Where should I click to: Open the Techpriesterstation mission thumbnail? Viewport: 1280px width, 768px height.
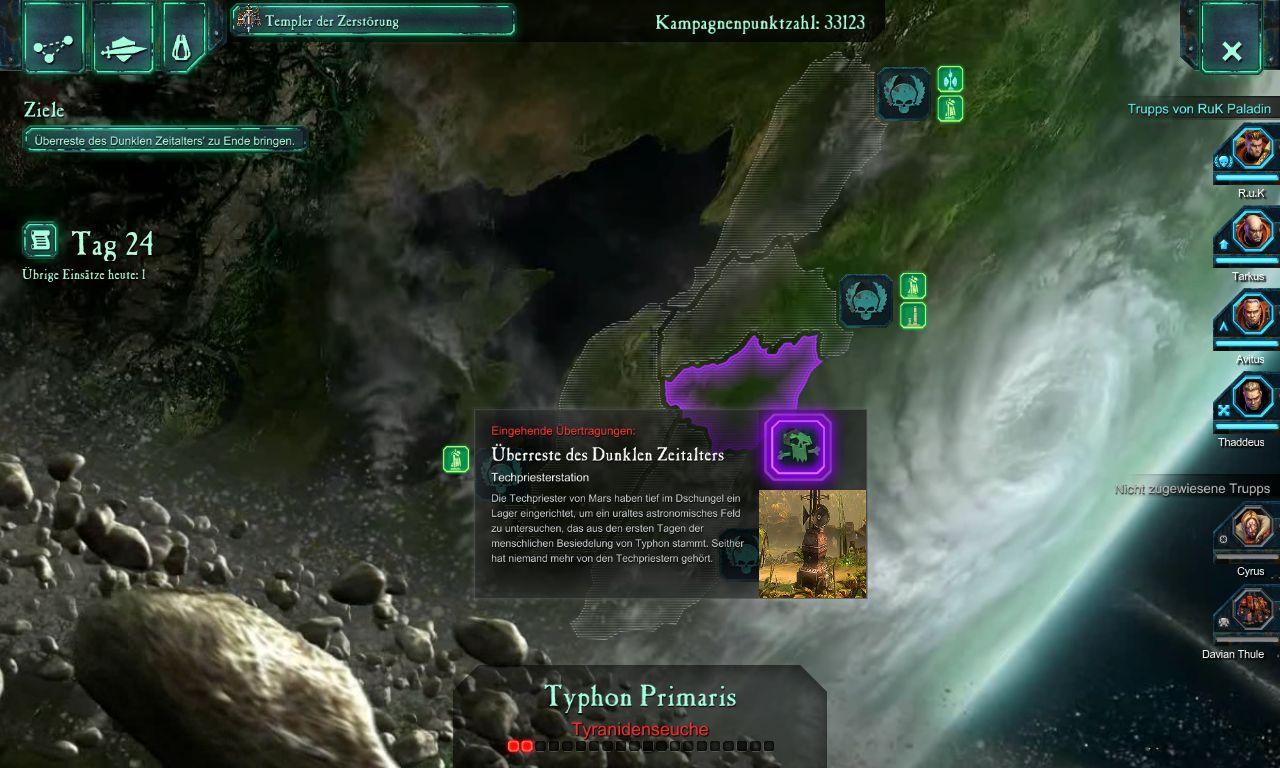click(812, 543)
